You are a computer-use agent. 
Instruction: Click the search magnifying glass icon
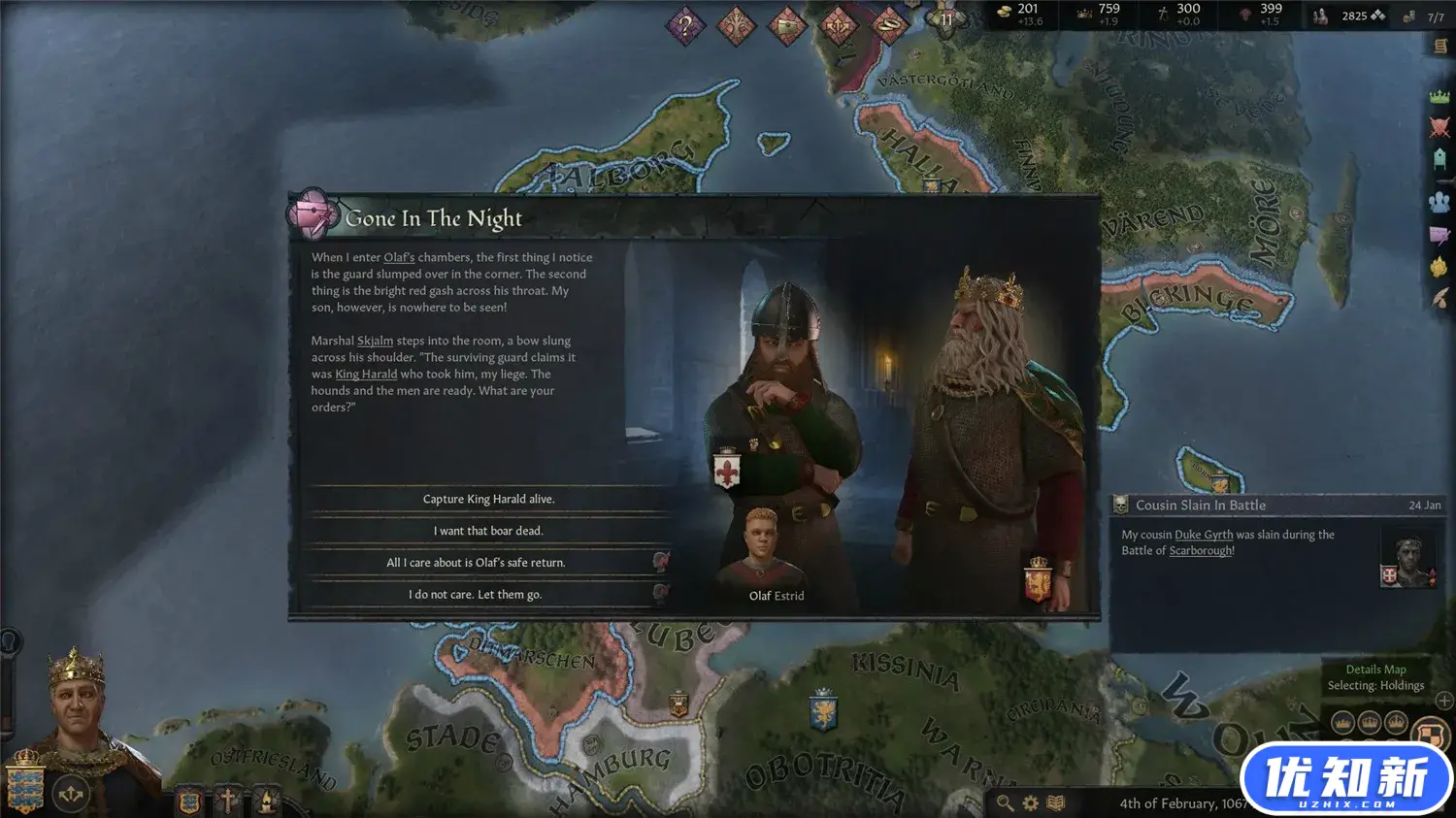click(1004, 802)
